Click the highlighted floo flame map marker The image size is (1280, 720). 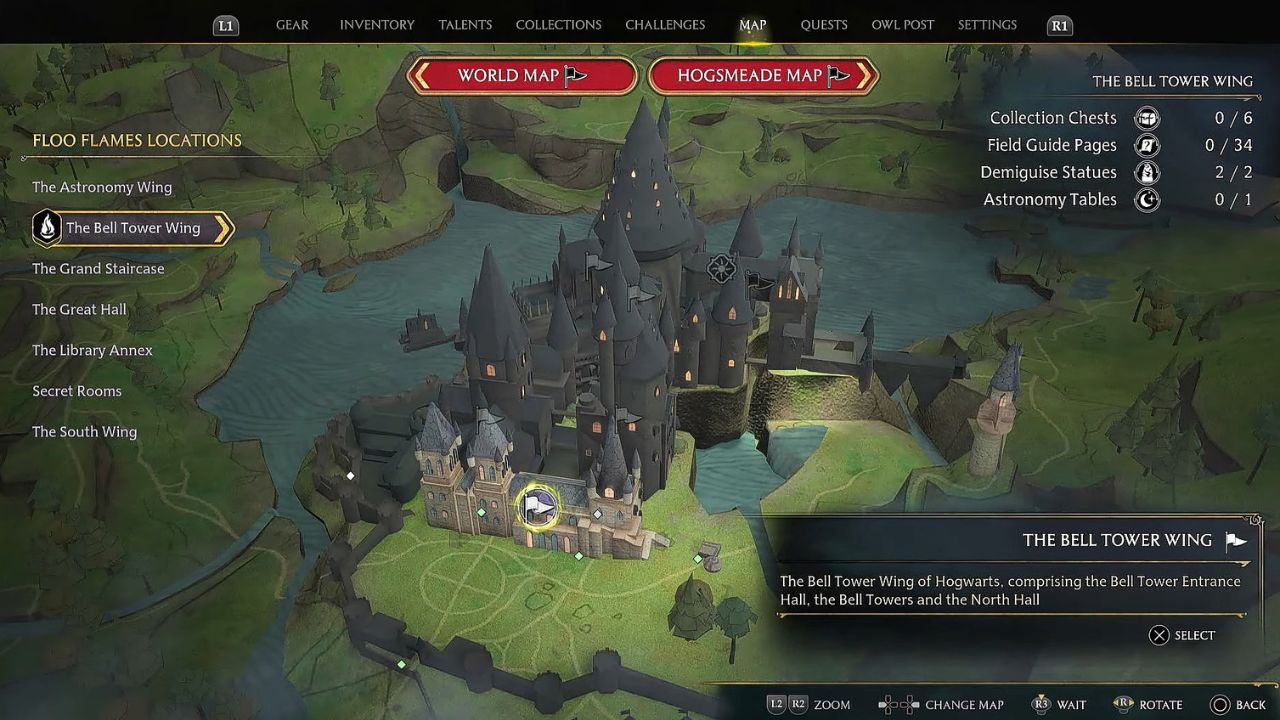pos(538,507)
